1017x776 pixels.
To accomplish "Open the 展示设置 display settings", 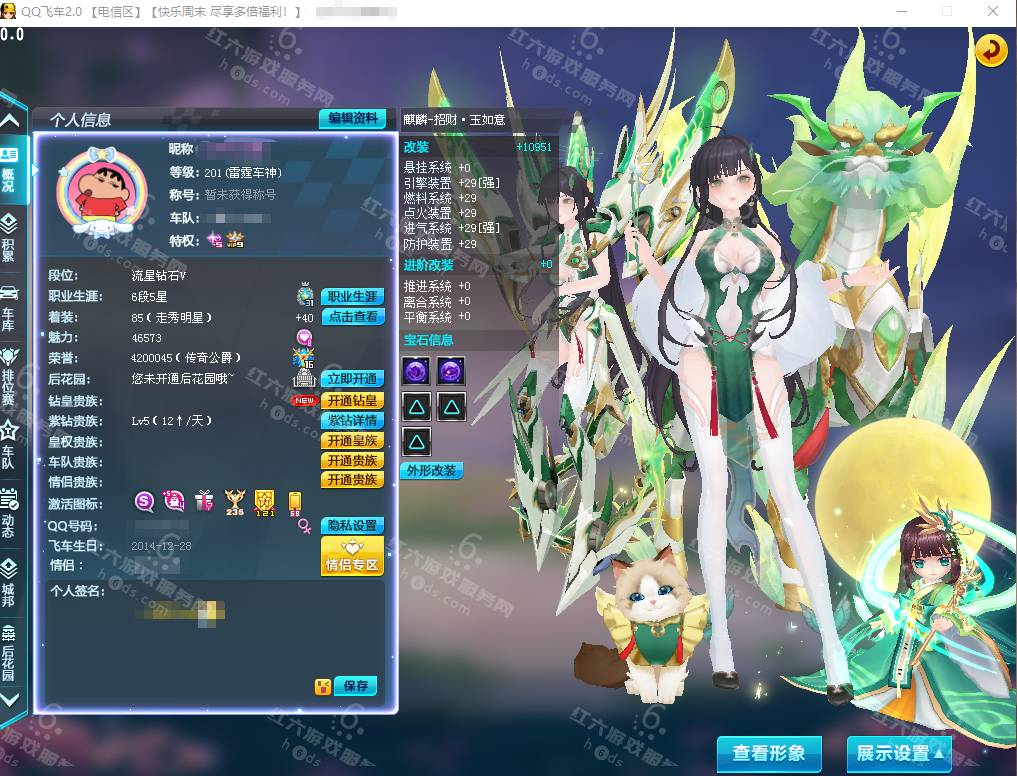I will coord(898,753).
